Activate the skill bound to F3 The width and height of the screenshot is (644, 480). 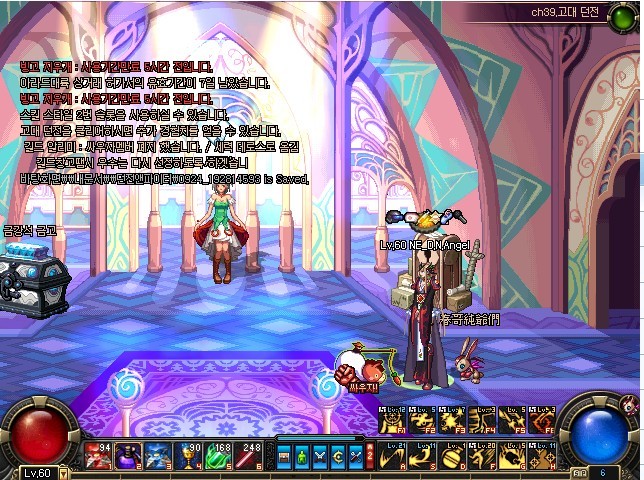(x=452, y=420)
